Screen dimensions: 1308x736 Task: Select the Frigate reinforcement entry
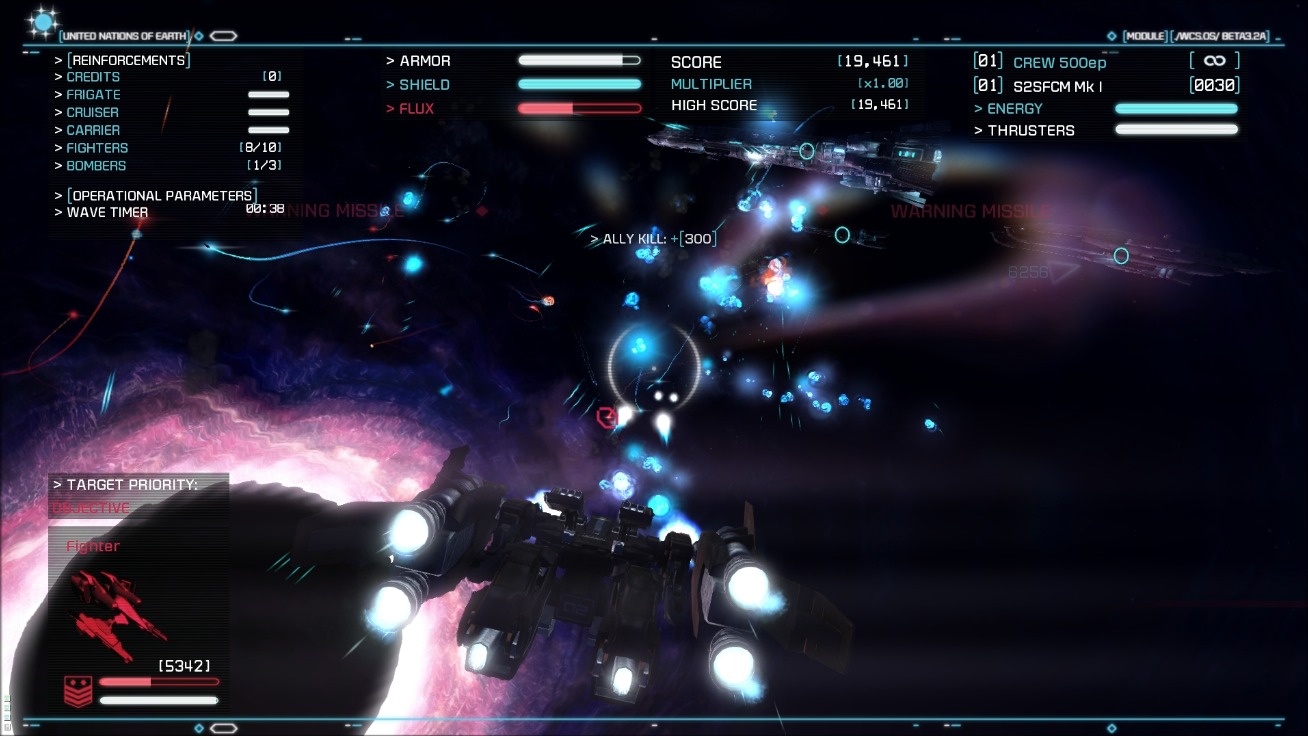pos(94,94)
